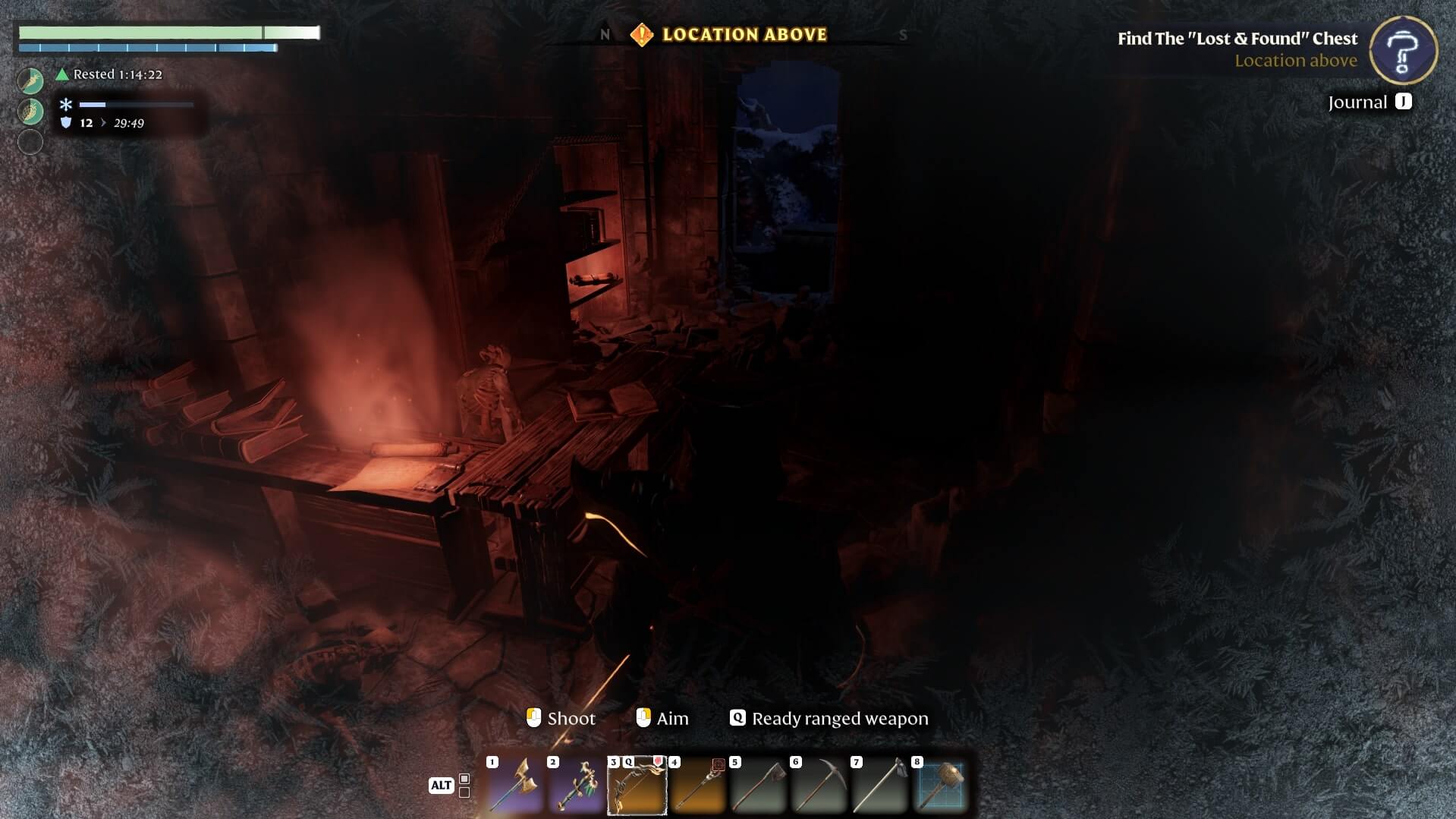This screenshot has width=1456, height=819.
Task: Select the magic staff in slot 4
Action: pyautogui.click(x=697, y=786)
